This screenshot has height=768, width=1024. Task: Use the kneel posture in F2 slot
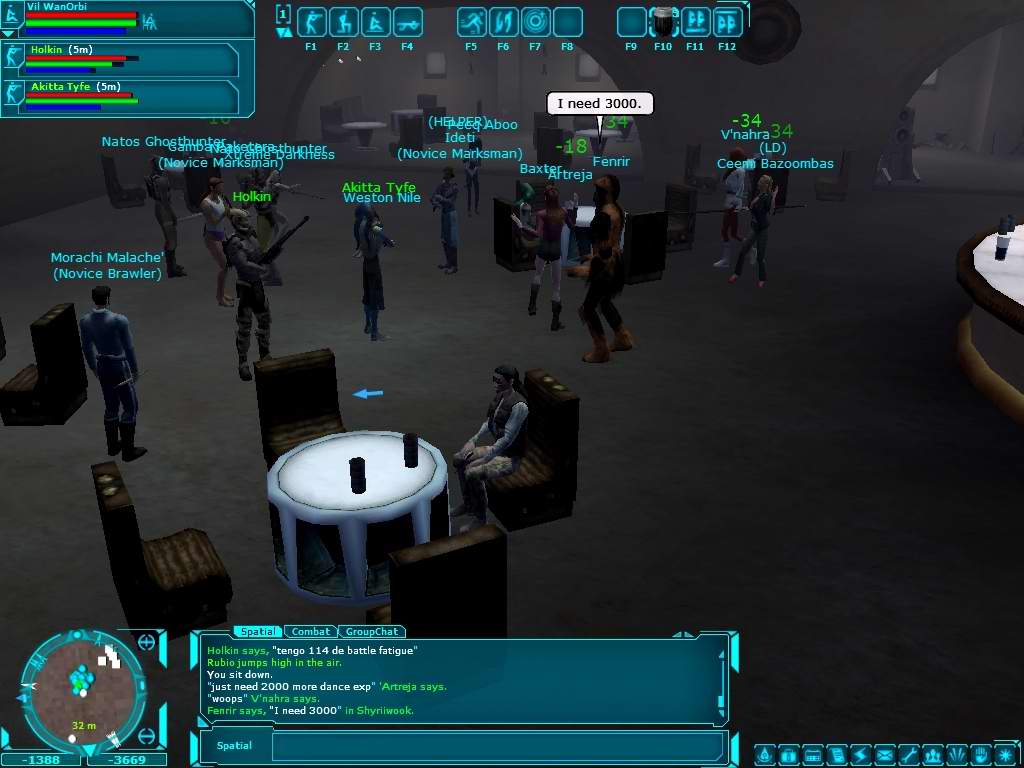click(343, 22)
